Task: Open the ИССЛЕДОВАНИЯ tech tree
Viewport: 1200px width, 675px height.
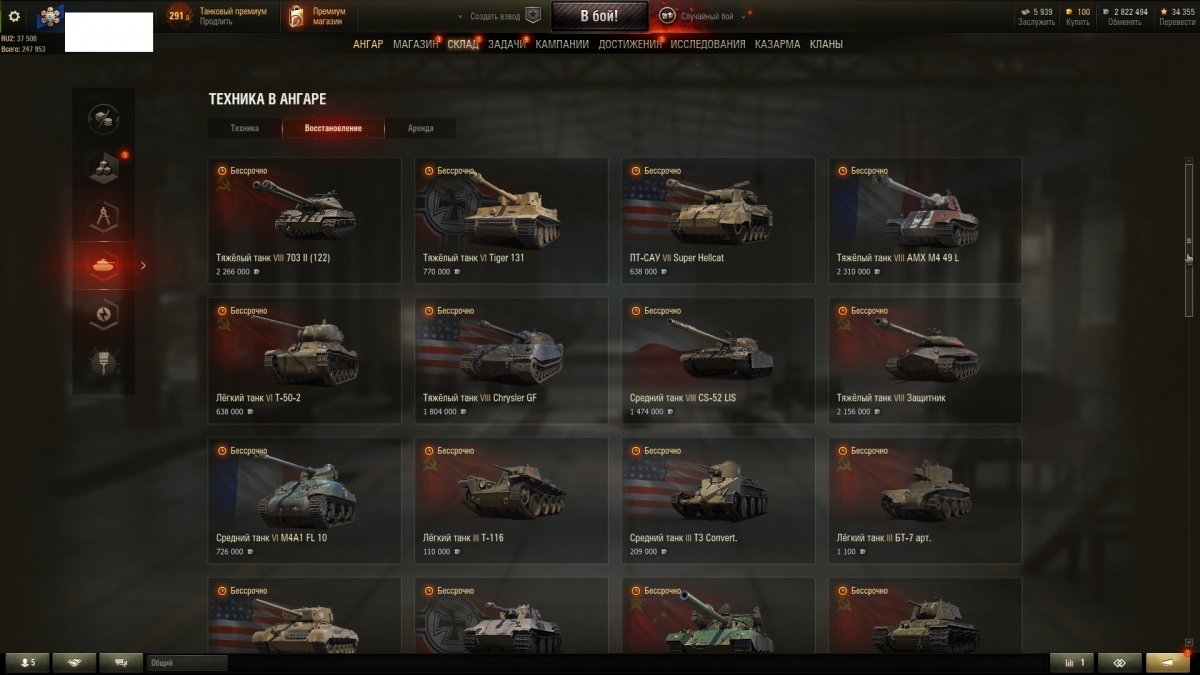Action: pyautogui.click(x=707, y=44)
